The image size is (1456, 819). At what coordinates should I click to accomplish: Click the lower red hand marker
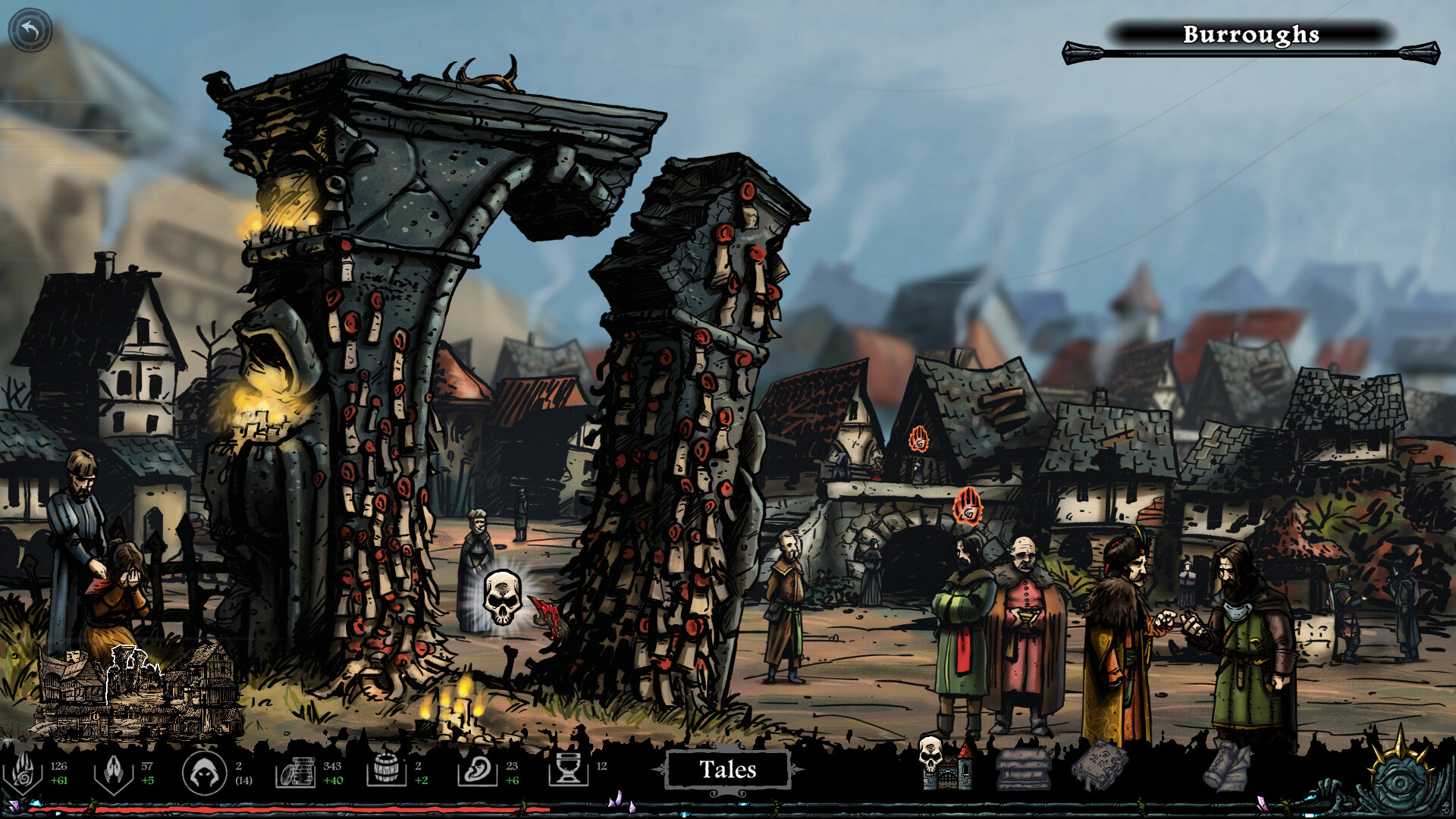click(968, 506)
